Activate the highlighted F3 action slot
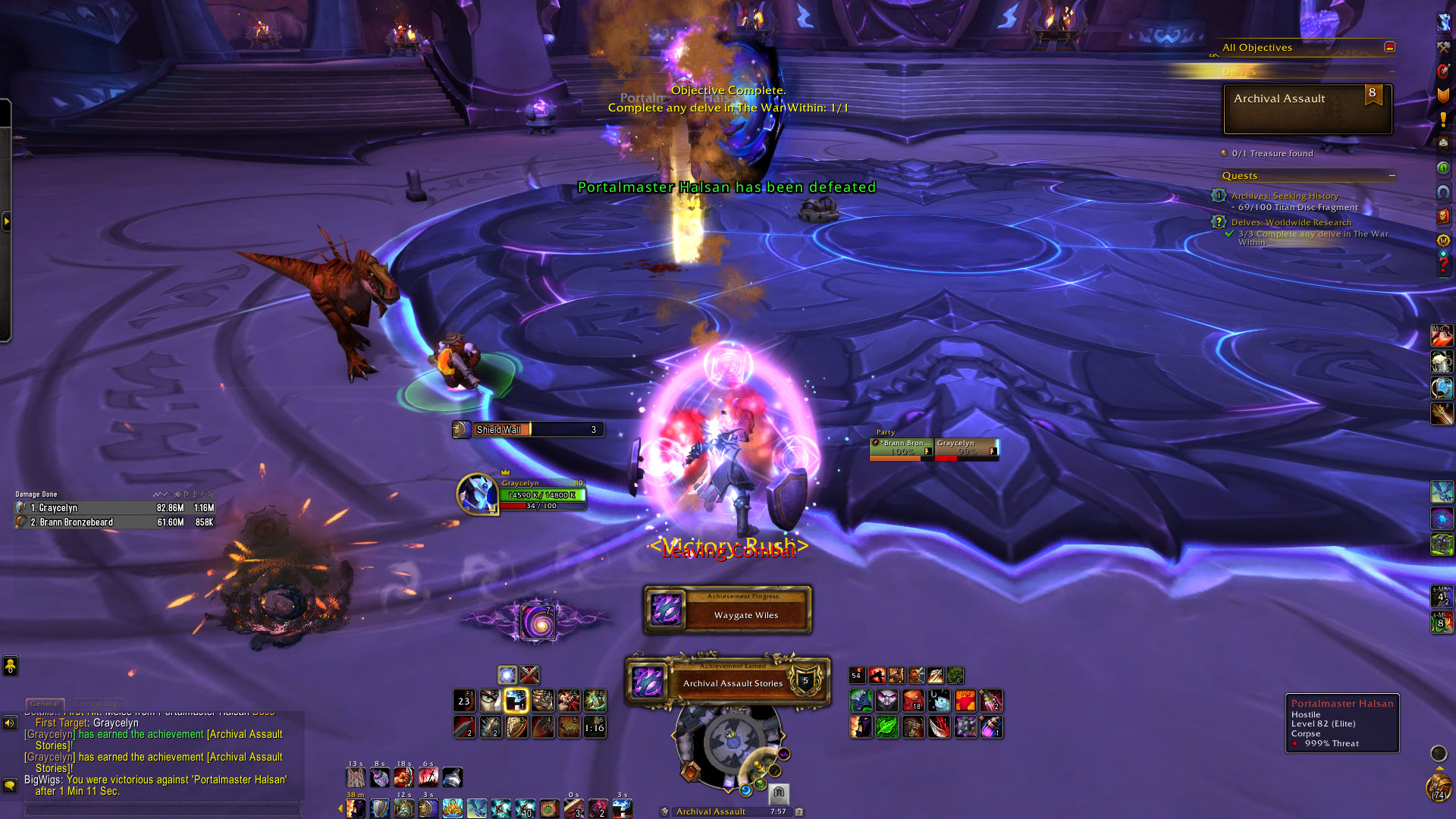Screen dimensions: 1456x819 [516, 701]
